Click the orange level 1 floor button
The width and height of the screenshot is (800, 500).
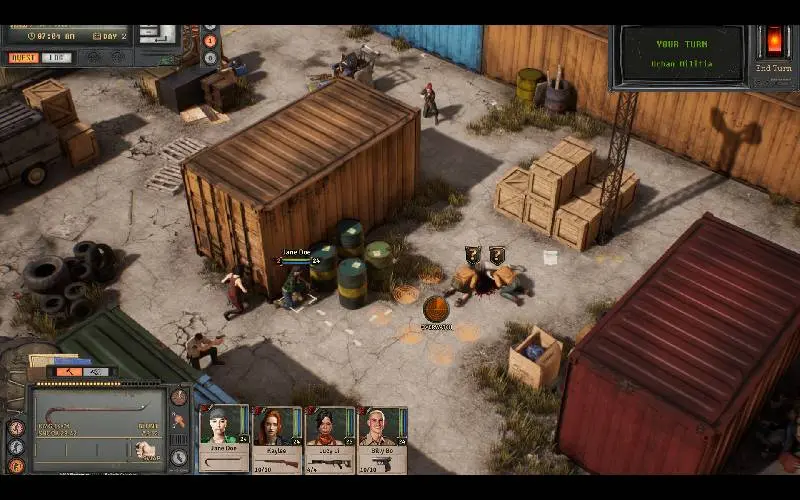click(x=210, y=41)
